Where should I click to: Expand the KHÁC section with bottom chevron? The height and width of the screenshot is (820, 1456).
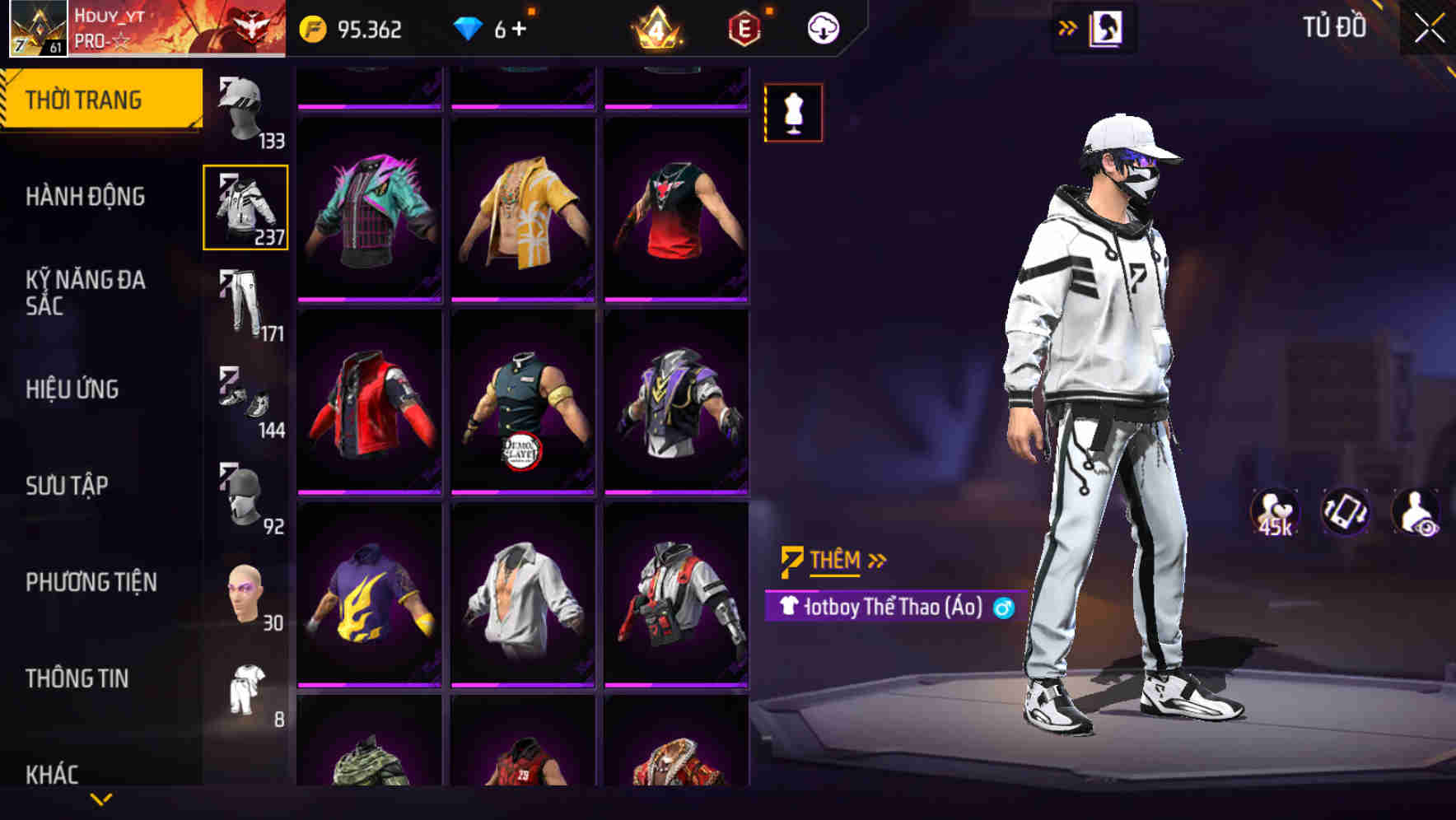[102, 799]
